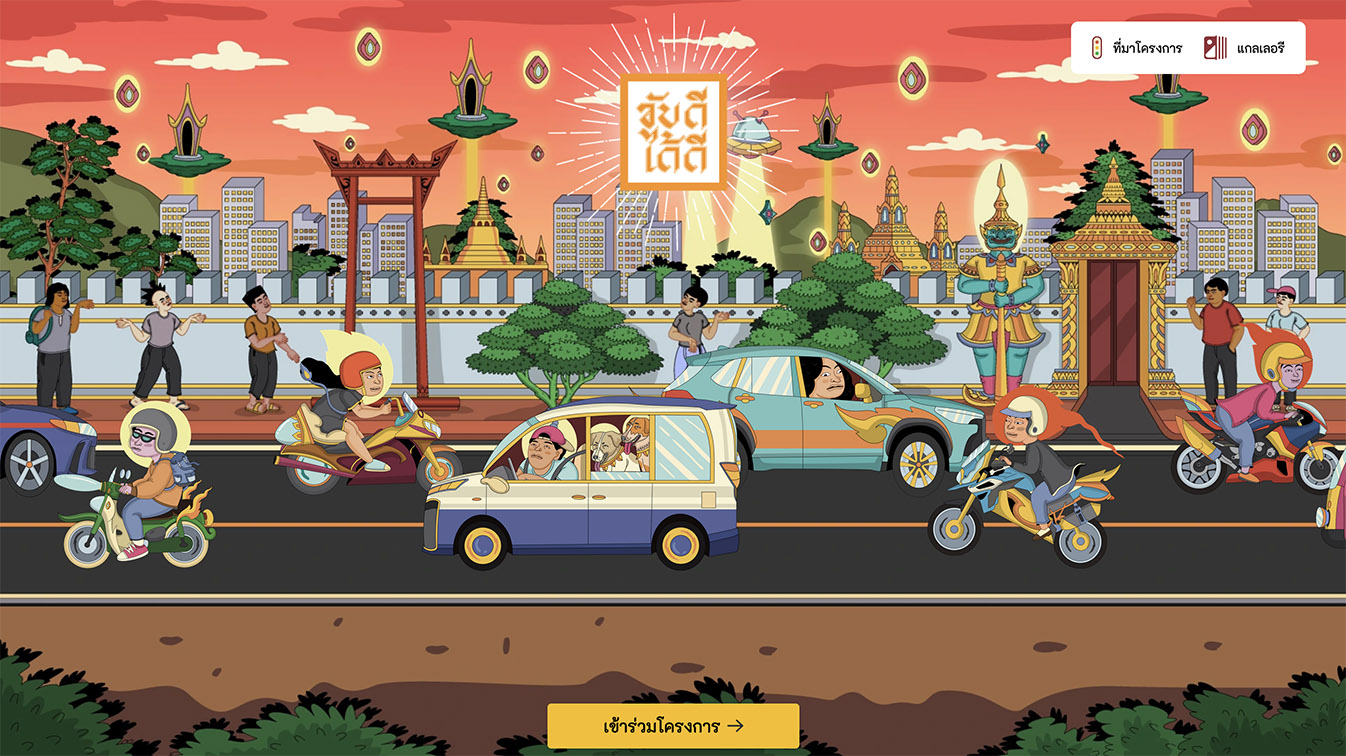Viewport: 1346px width, 756px height.
Task: Click the เข้าร่วมโครงการ join button
Action: point(673,728)
